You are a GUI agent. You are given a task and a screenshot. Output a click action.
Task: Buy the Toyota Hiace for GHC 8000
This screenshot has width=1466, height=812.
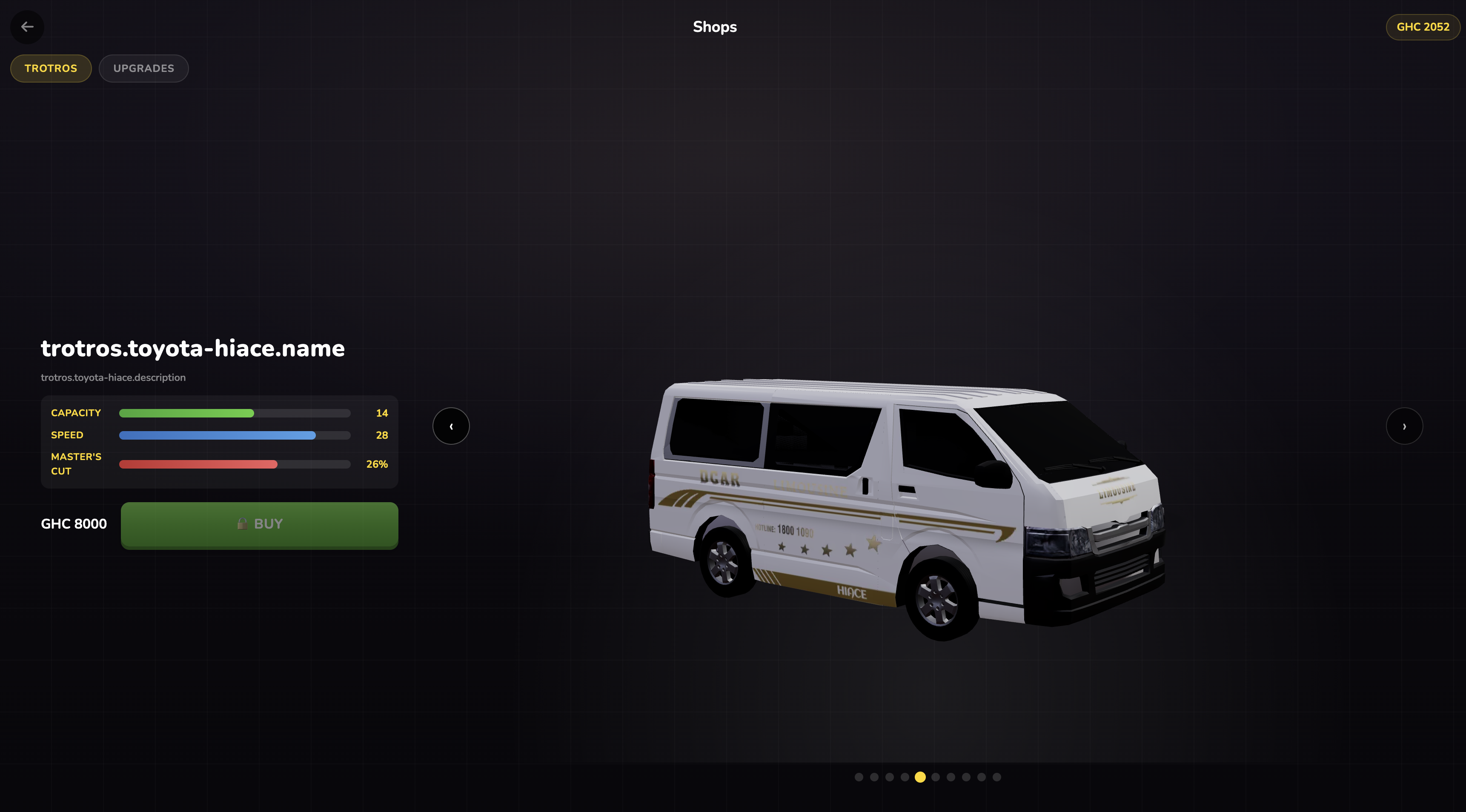[259, 524]
